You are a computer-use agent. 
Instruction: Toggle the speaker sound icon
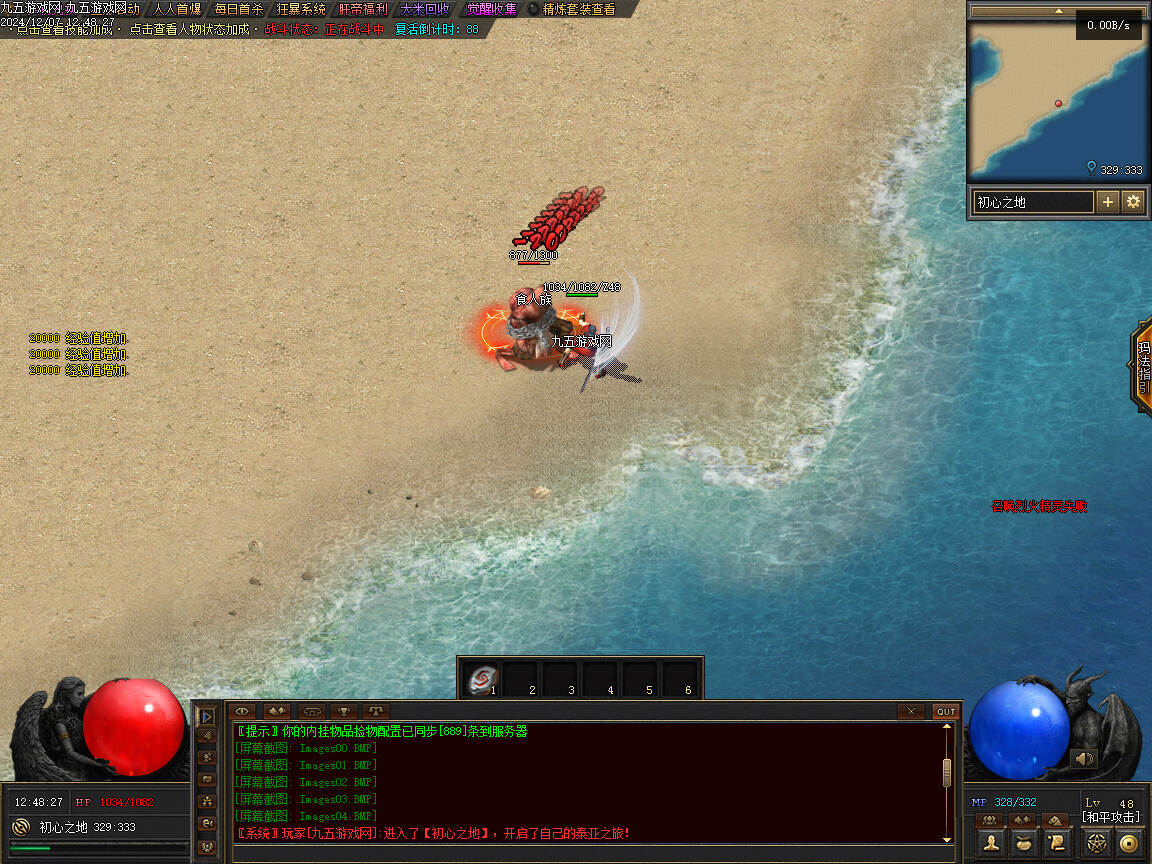1084,759
